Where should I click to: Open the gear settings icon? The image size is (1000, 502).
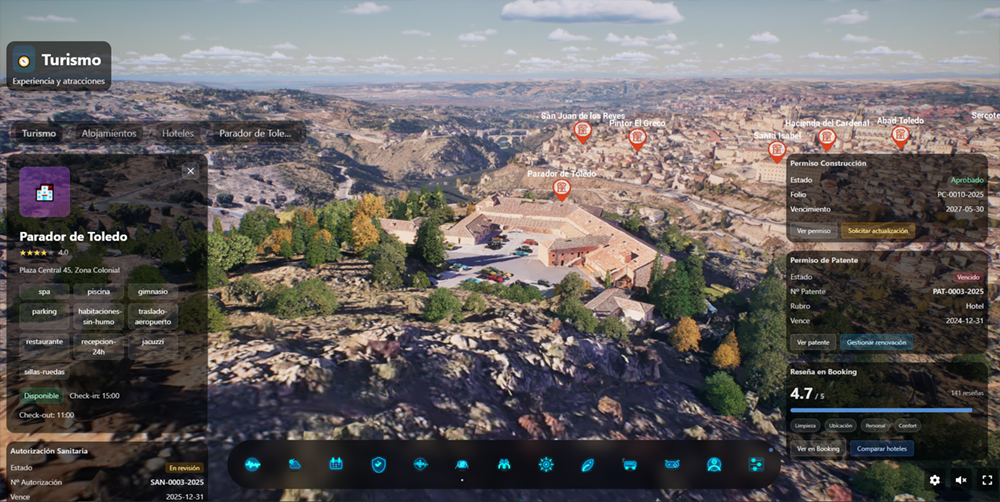pos(935,480)
